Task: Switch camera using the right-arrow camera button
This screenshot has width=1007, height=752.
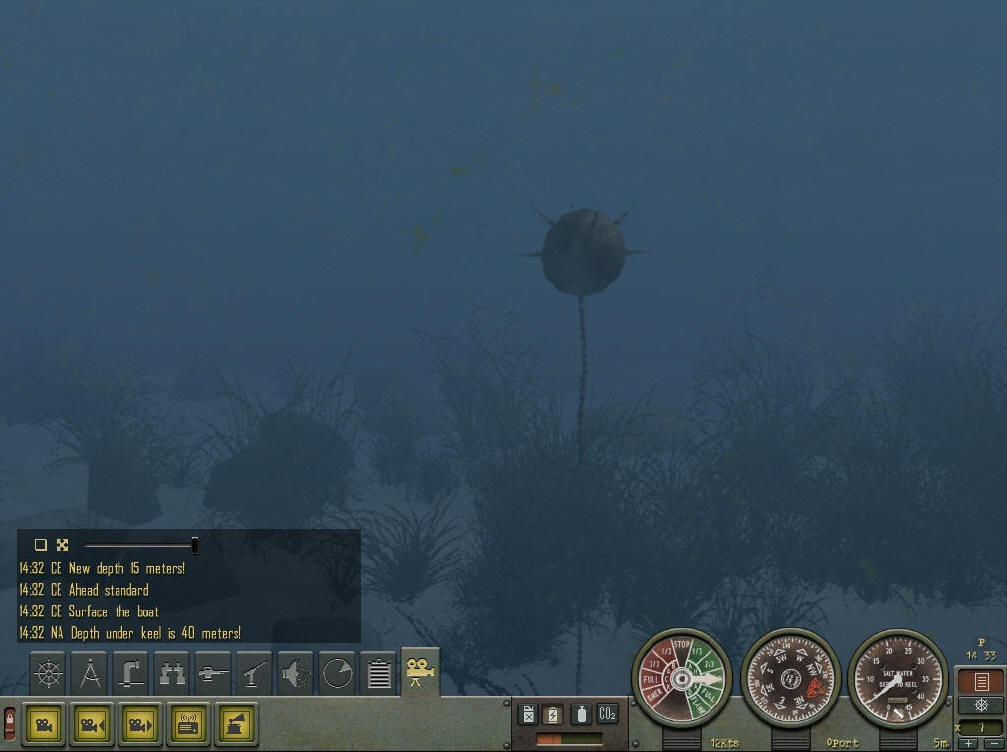Action: 140,722
